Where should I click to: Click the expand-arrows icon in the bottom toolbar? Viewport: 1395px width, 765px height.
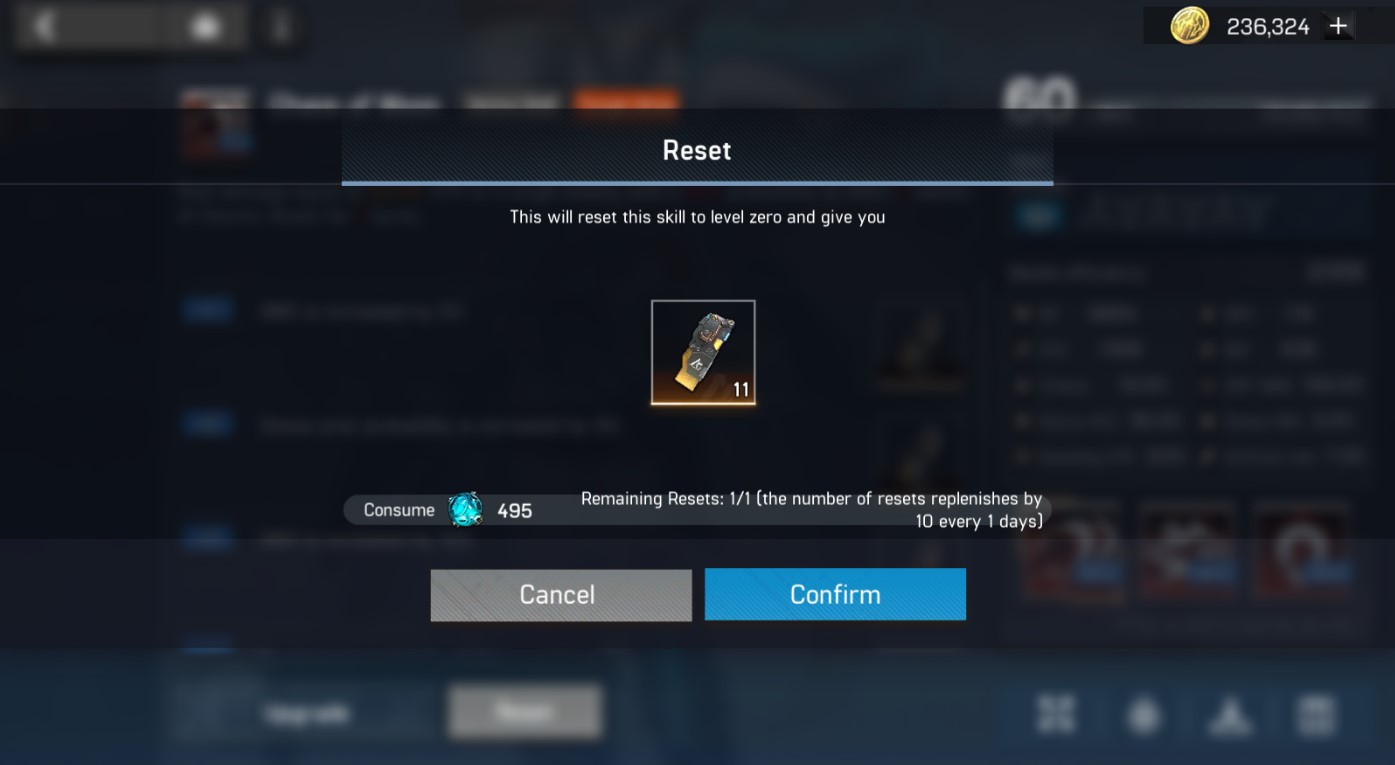(x=1056, y=714)
